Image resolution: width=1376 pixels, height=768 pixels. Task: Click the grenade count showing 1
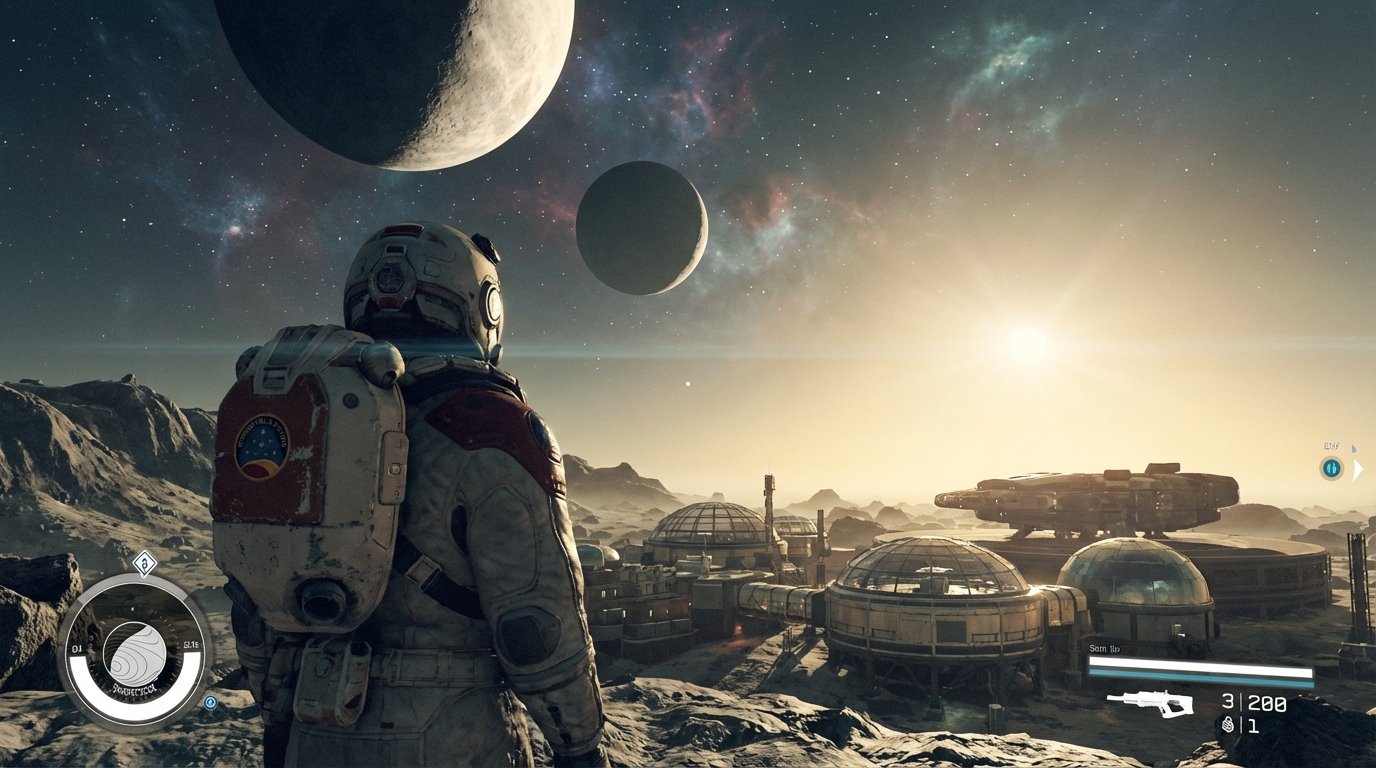click(1252, 726)
